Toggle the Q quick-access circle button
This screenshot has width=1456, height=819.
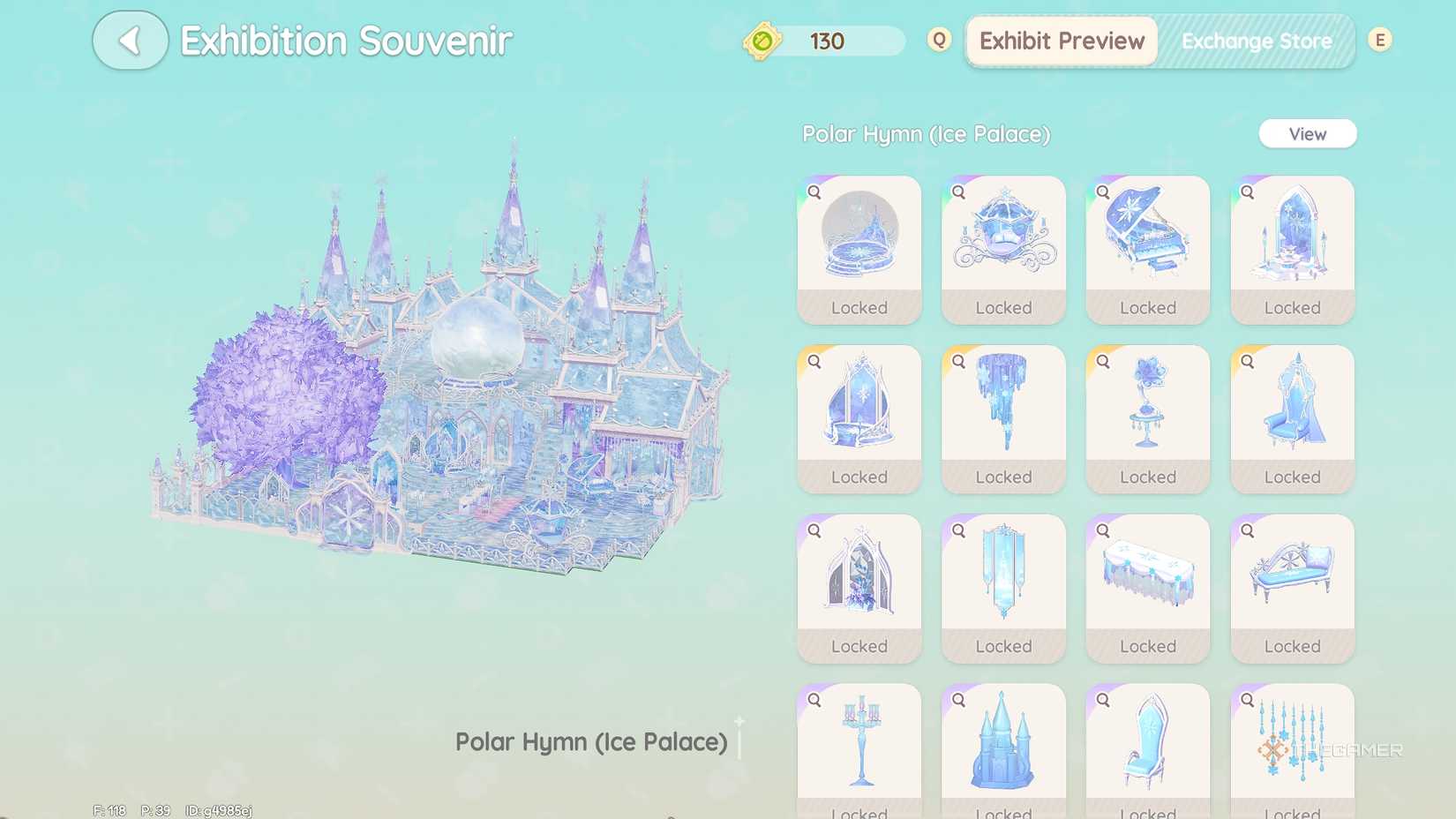click(x=938, y=40)
